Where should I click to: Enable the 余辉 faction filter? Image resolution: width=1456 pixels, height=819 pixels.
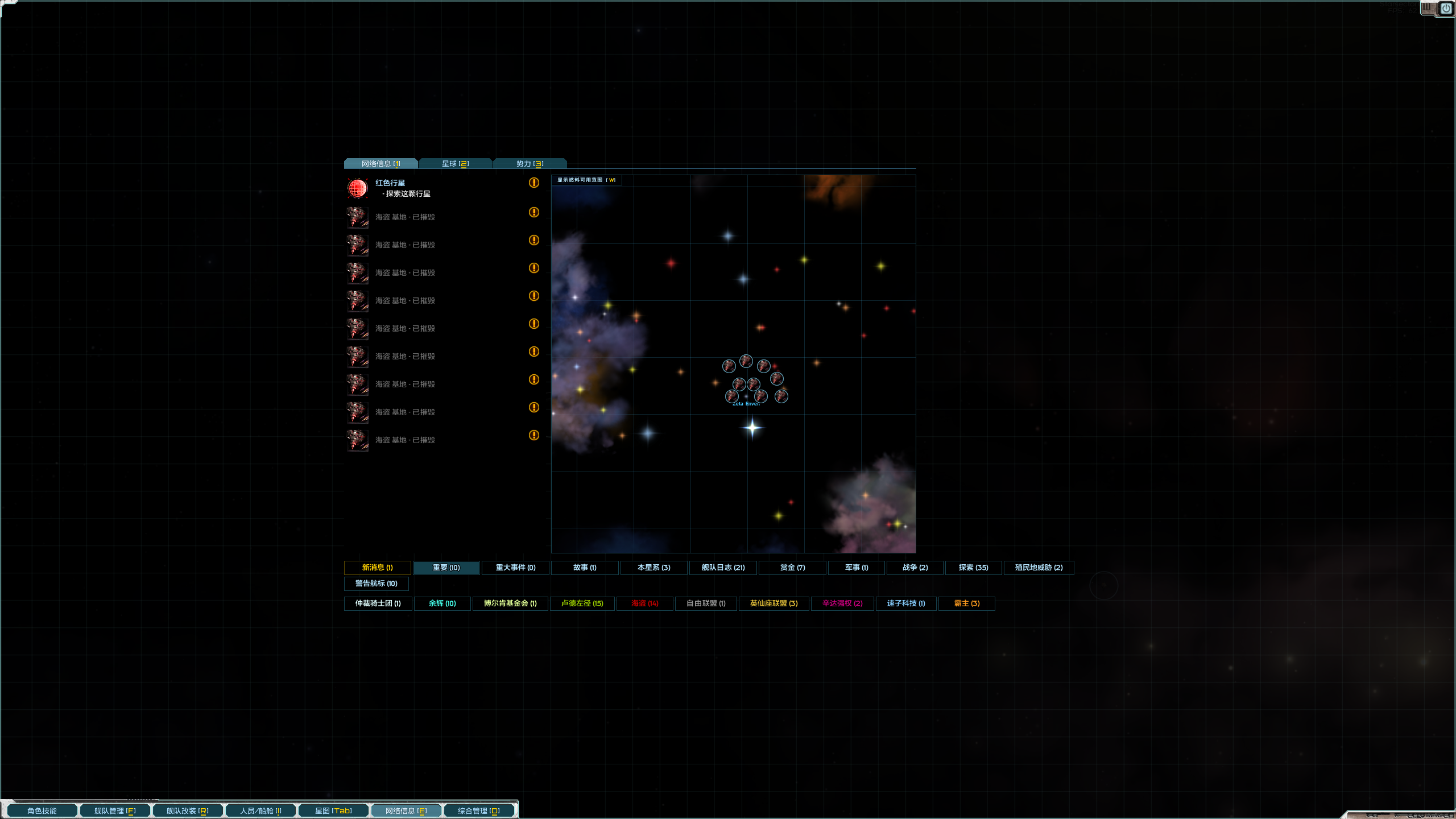coord(442,603)
